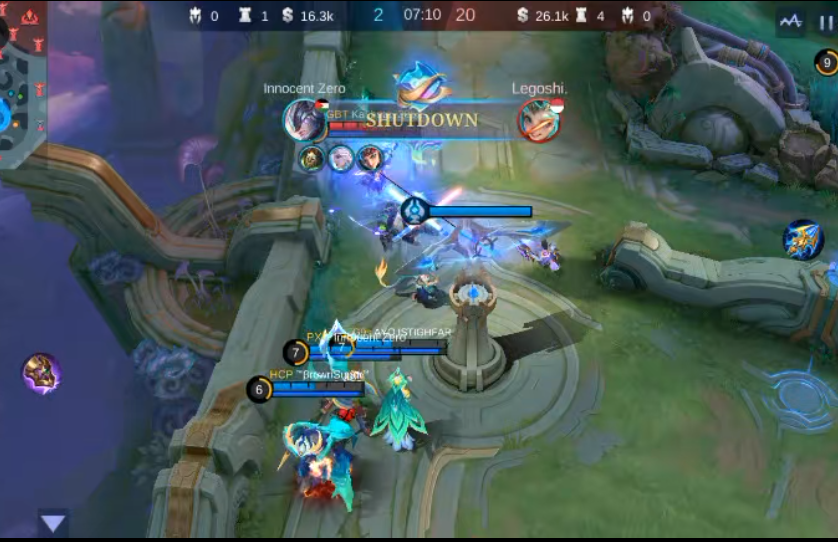Expand the panel with the down arrow
This screenshot has height=542, width=838.
pos(53,521)
